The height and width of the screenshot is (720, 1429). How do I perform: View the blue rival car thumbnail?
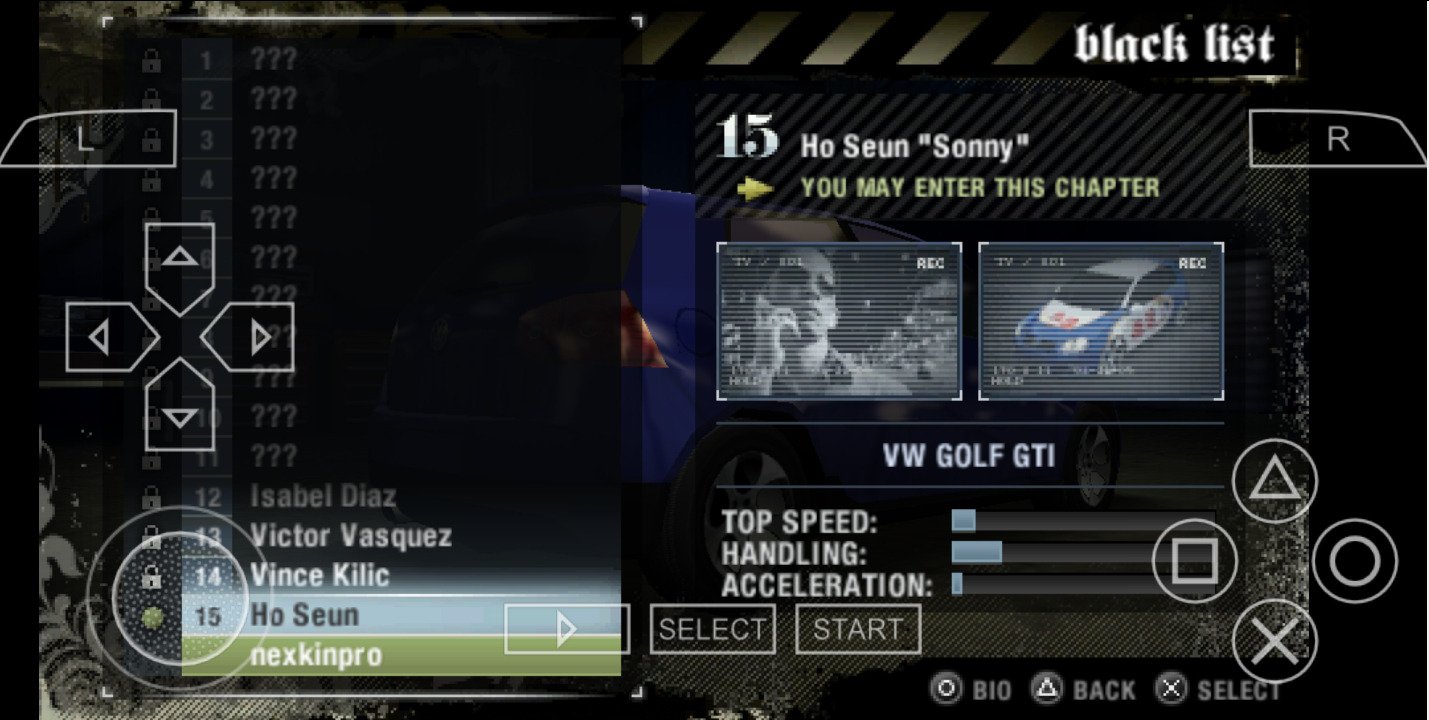1101,321
